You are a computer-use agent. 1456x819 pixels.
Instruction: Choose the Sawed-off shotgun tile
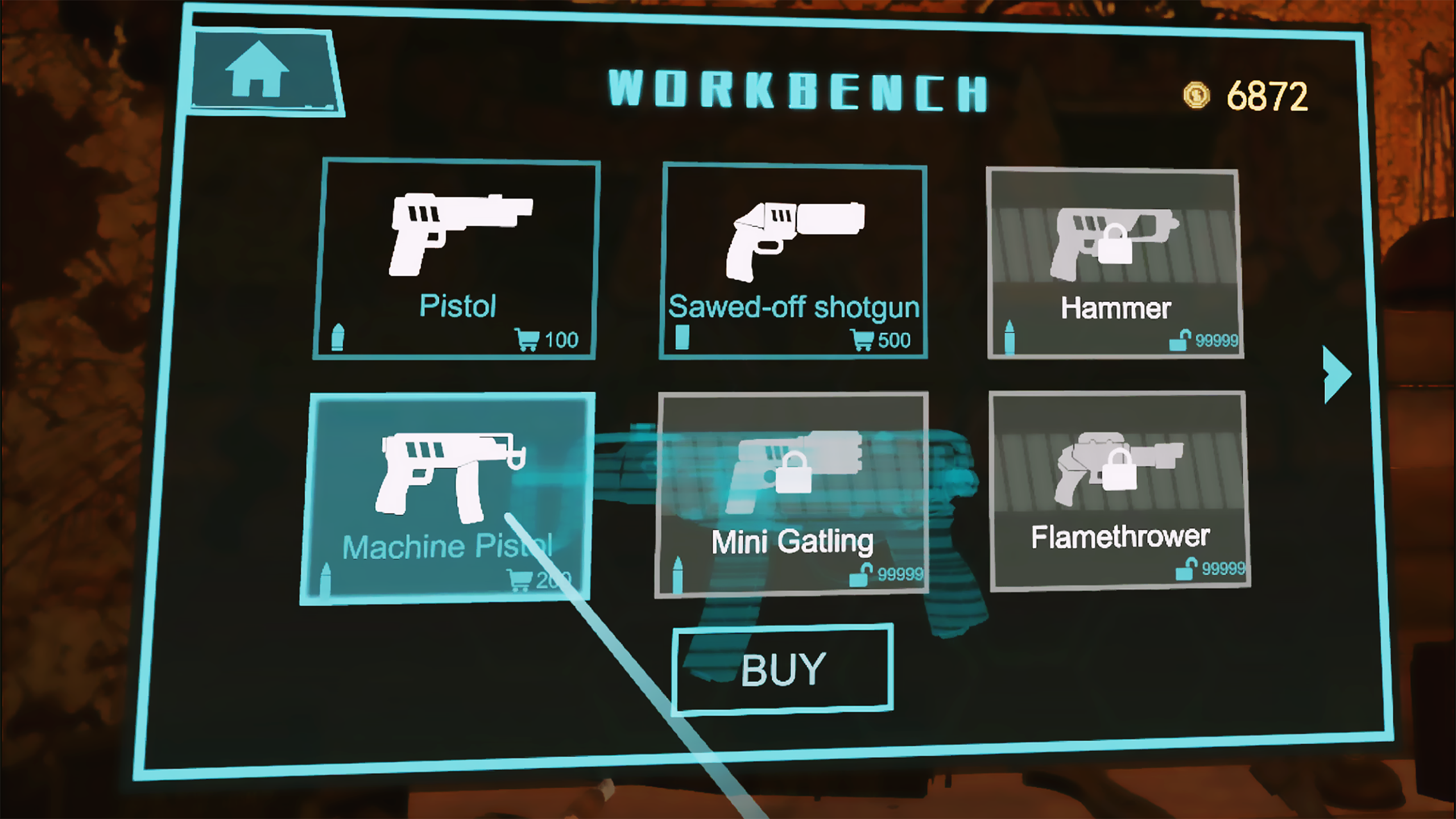coord(794,262)
